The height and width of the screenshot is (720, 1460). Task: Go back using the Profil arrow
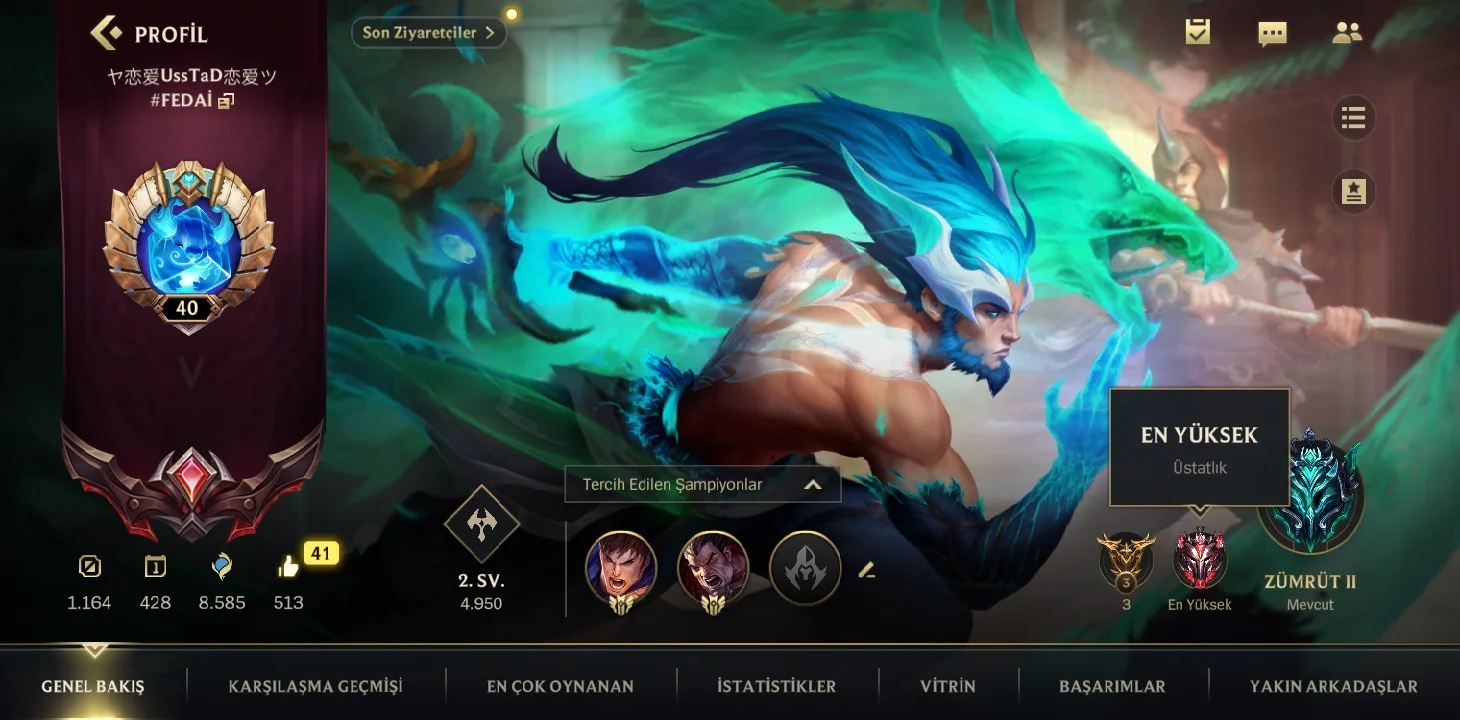point(107,33)
